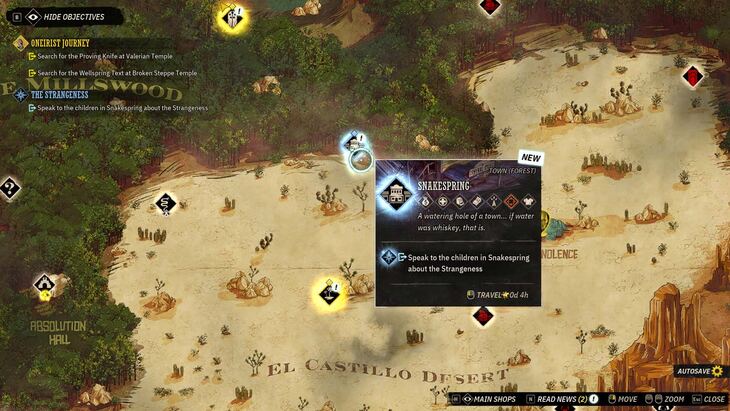Click Travel to Snakespring

click(x=497, y=294)
